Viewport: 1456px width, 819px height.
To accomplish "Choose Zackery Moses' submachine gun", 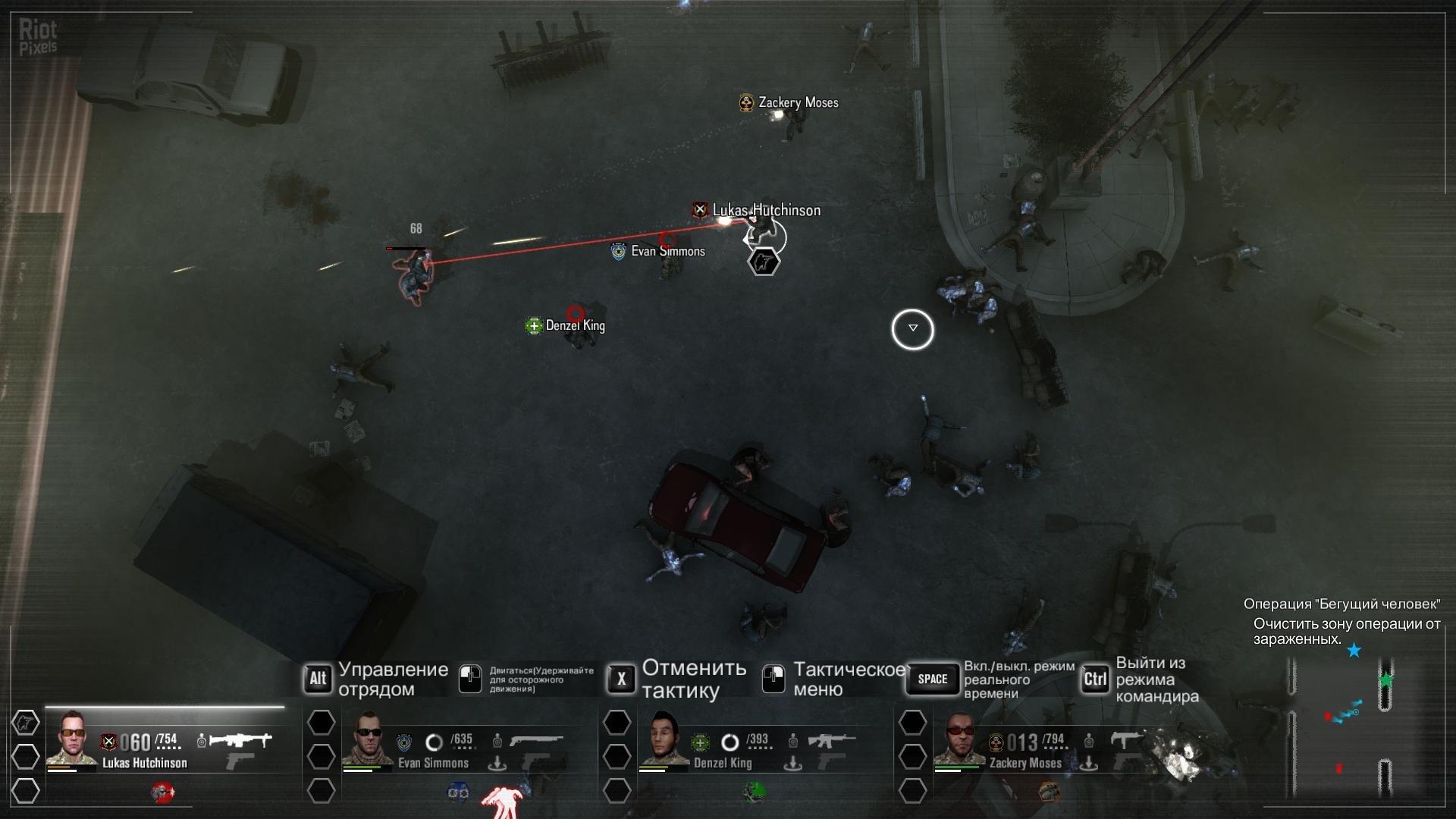I will [1125, 739].
